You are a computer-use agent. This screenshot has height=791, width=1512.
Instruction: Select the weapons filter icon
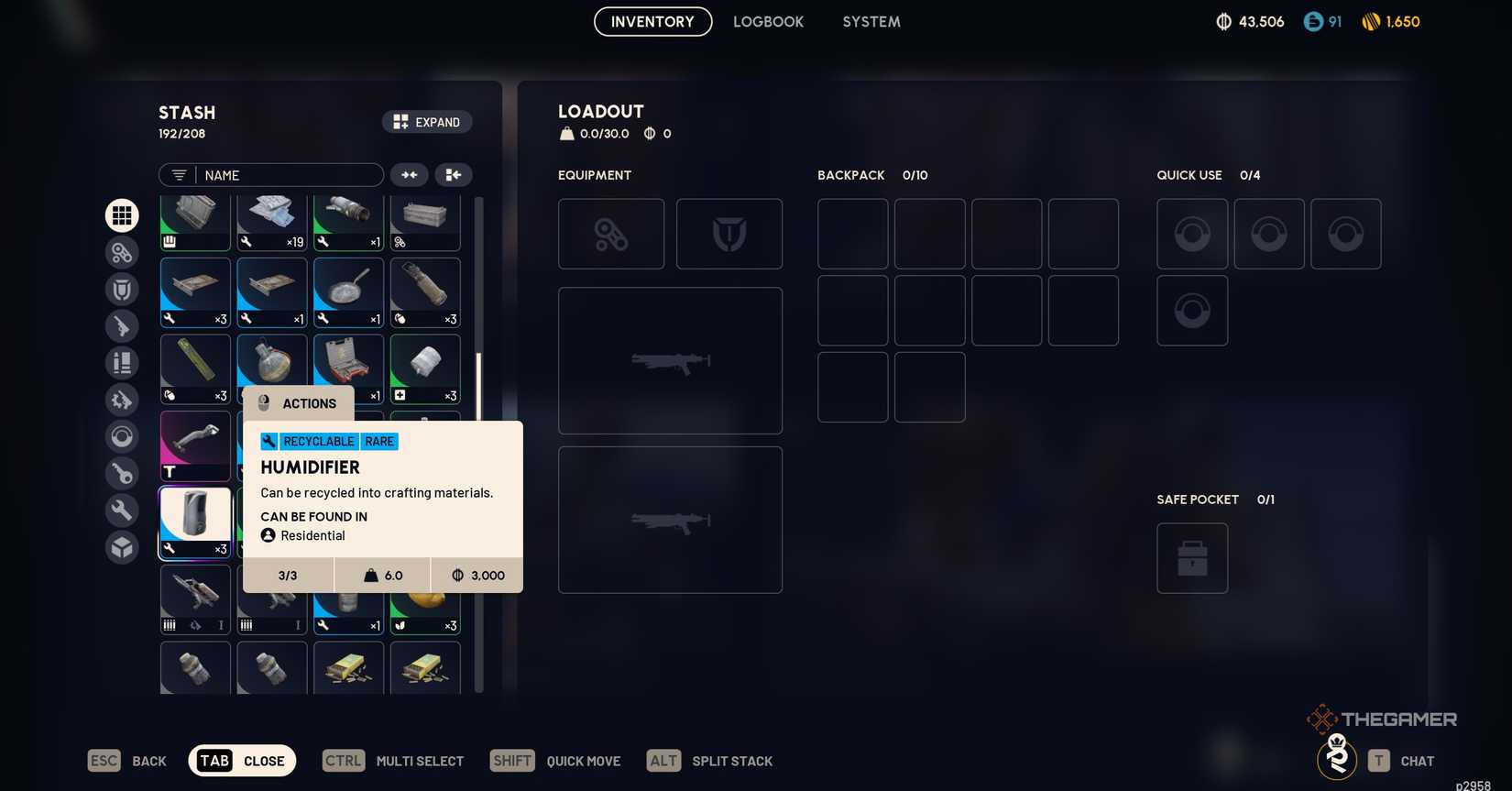click(x=122, y=325)
